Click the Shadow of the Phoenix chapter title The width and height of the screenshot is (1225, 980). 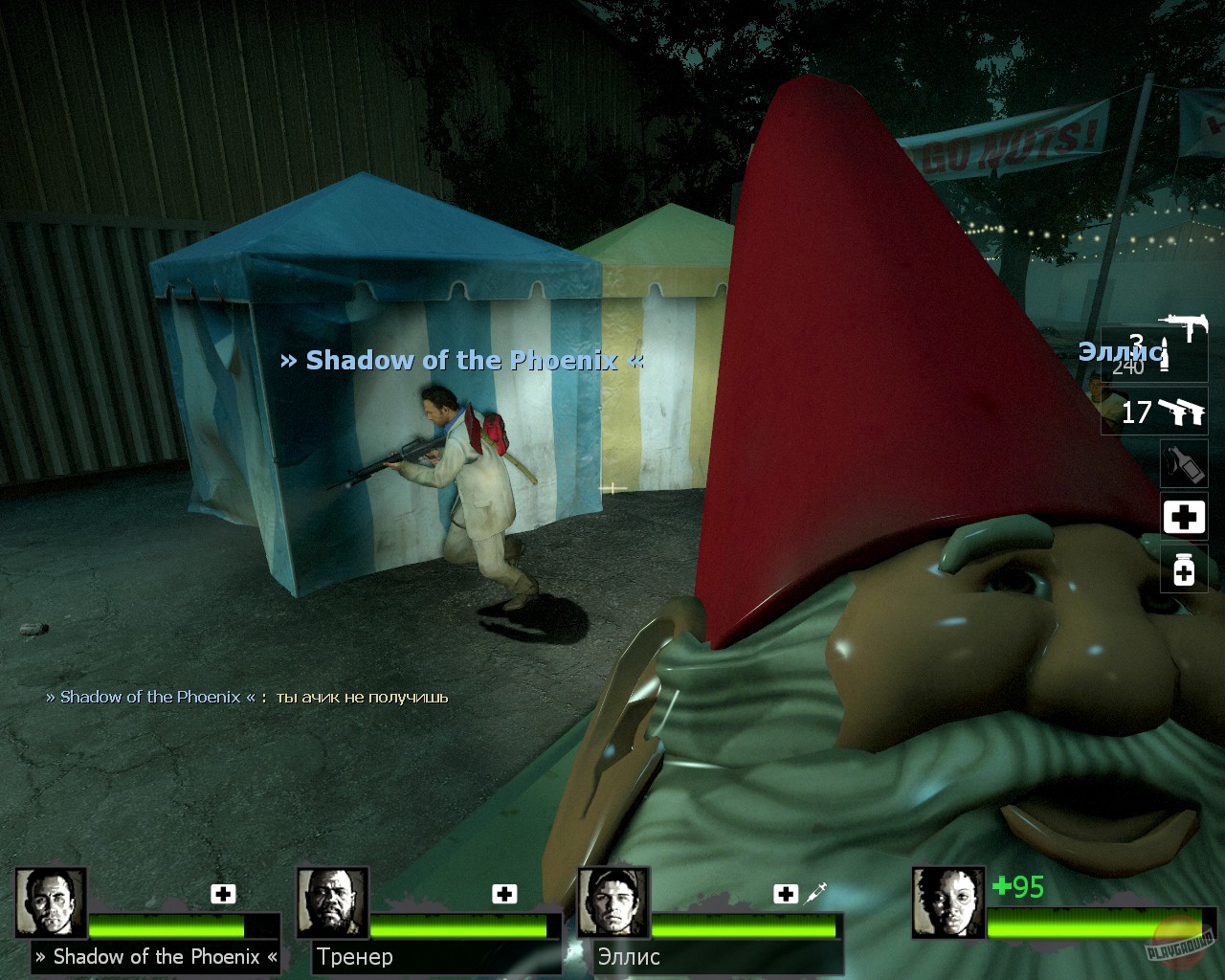pyautogui.click(x=461, y=361)
